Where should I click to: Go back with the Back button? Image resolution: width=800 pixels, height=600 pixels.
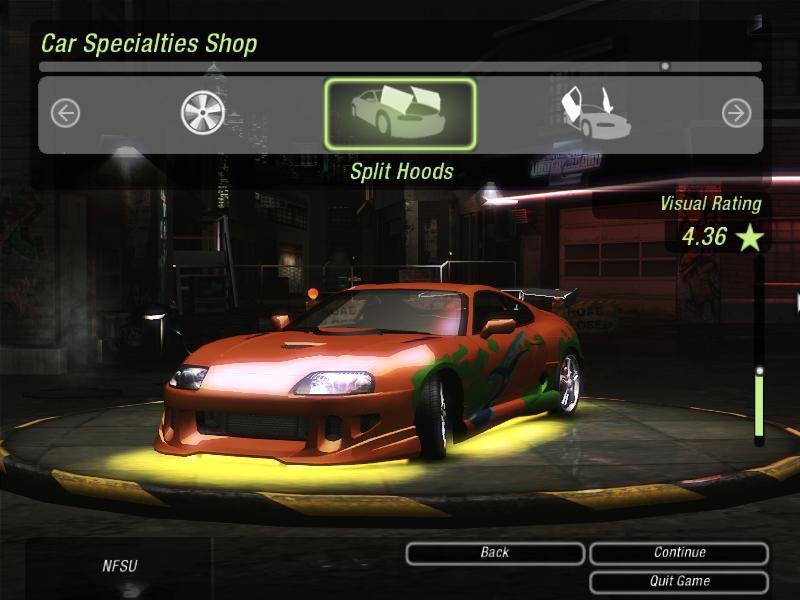(x=495, y=553)
